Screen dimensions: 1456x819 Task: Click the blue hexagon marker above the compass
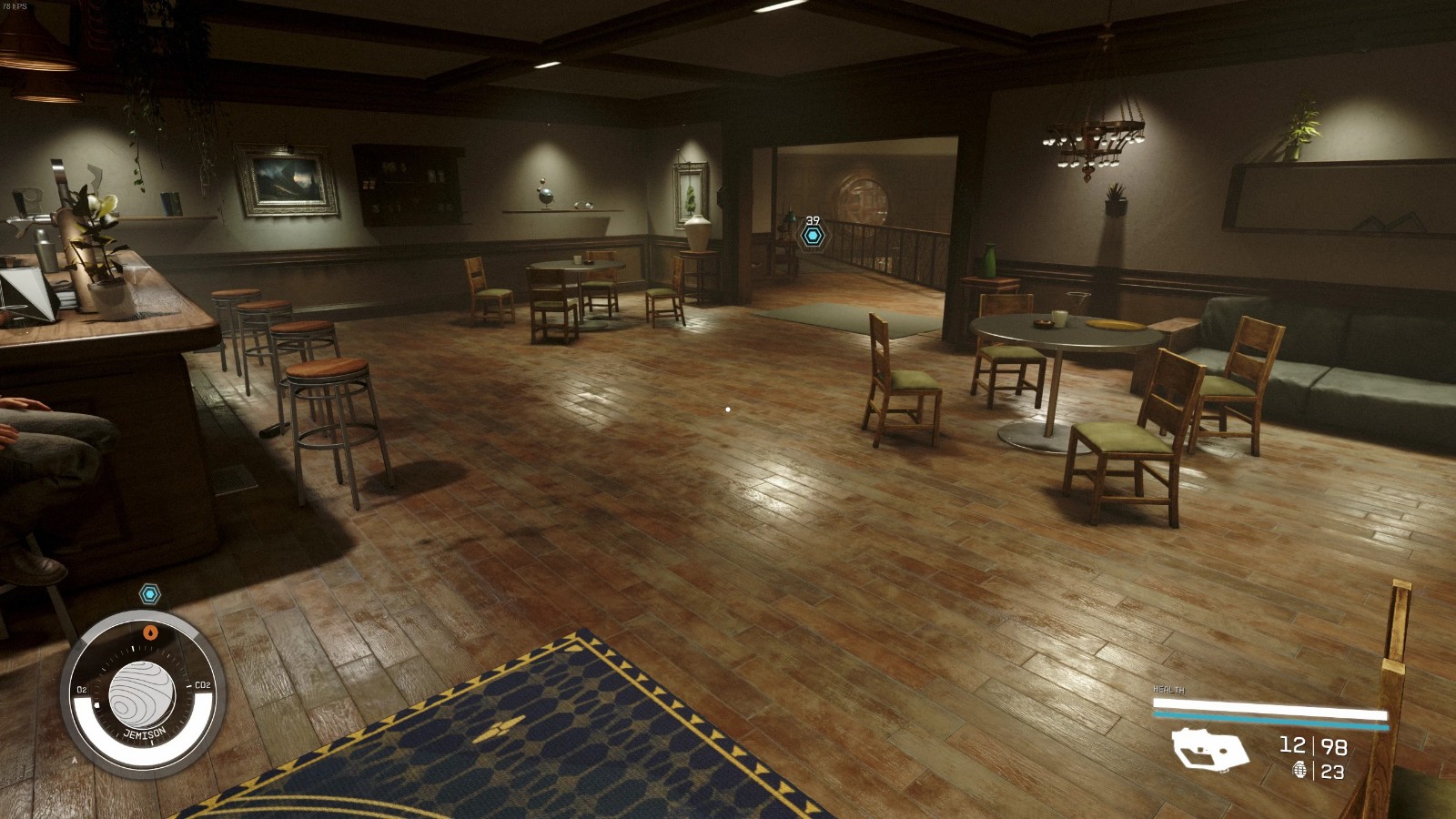point(150,594)
